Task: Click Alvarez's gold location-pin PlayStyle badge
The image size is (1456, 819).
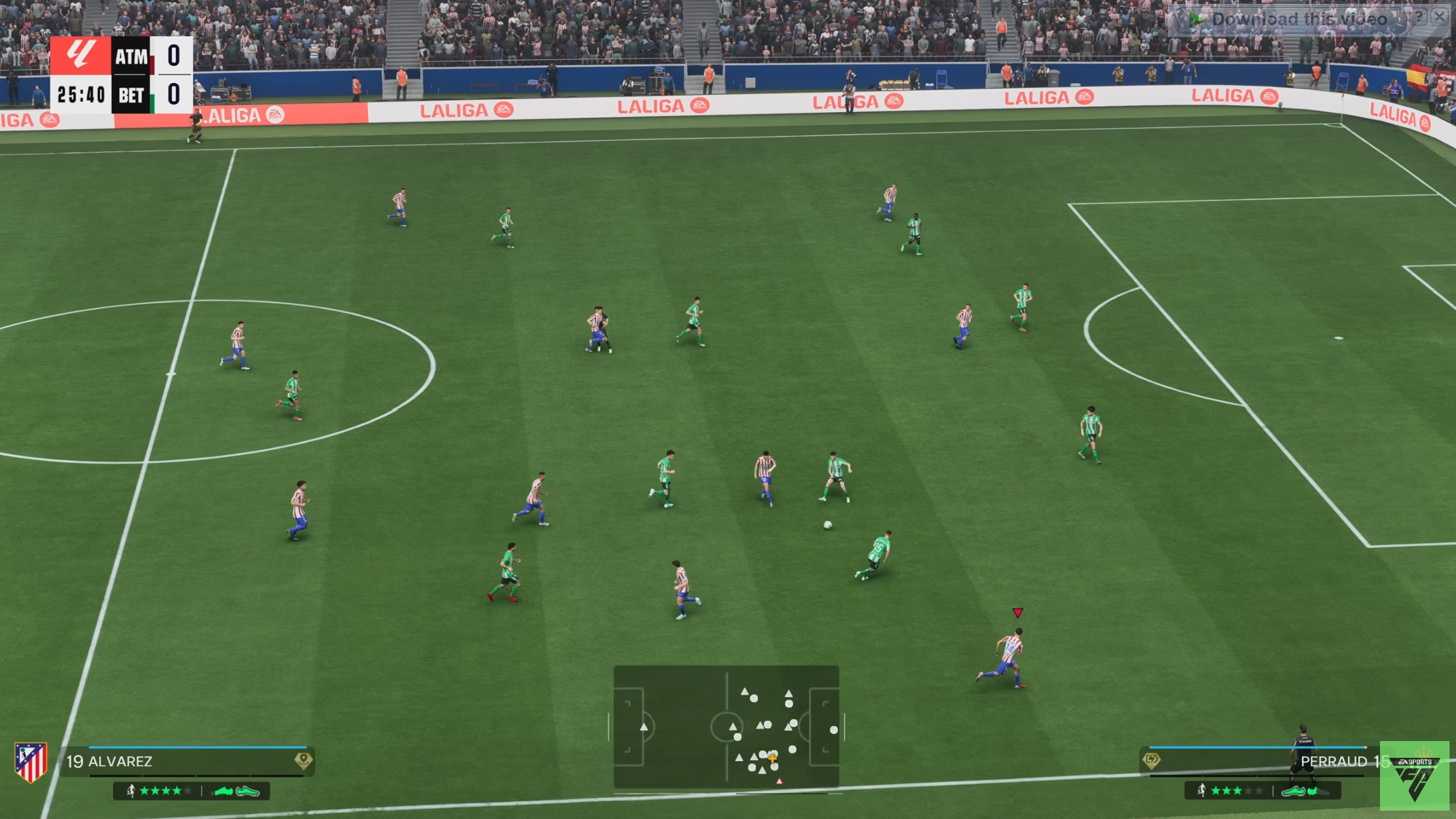Action: (303, 760)
